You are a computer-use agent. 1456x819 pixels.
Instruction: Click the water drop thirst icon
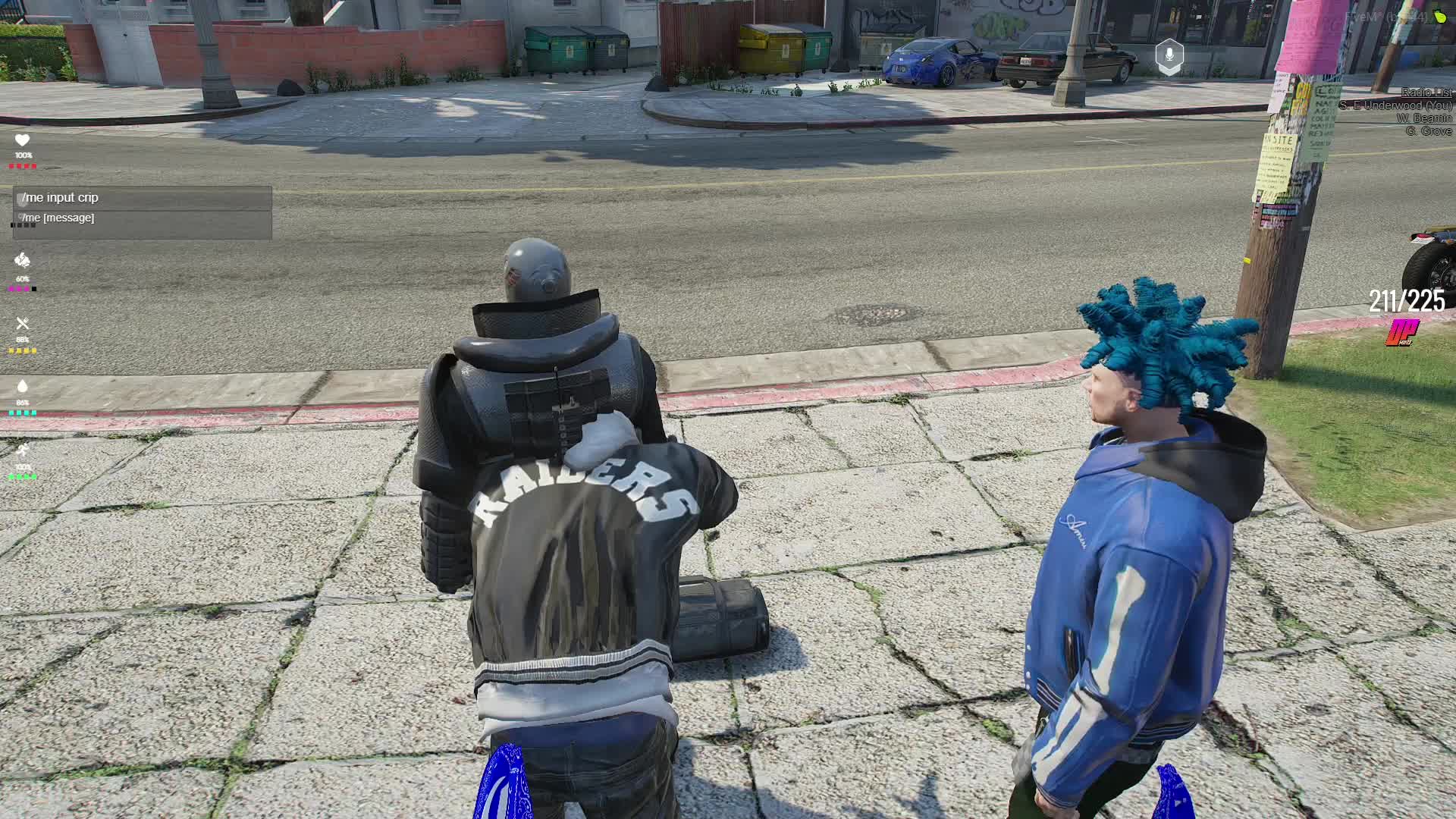pos(22,387)
